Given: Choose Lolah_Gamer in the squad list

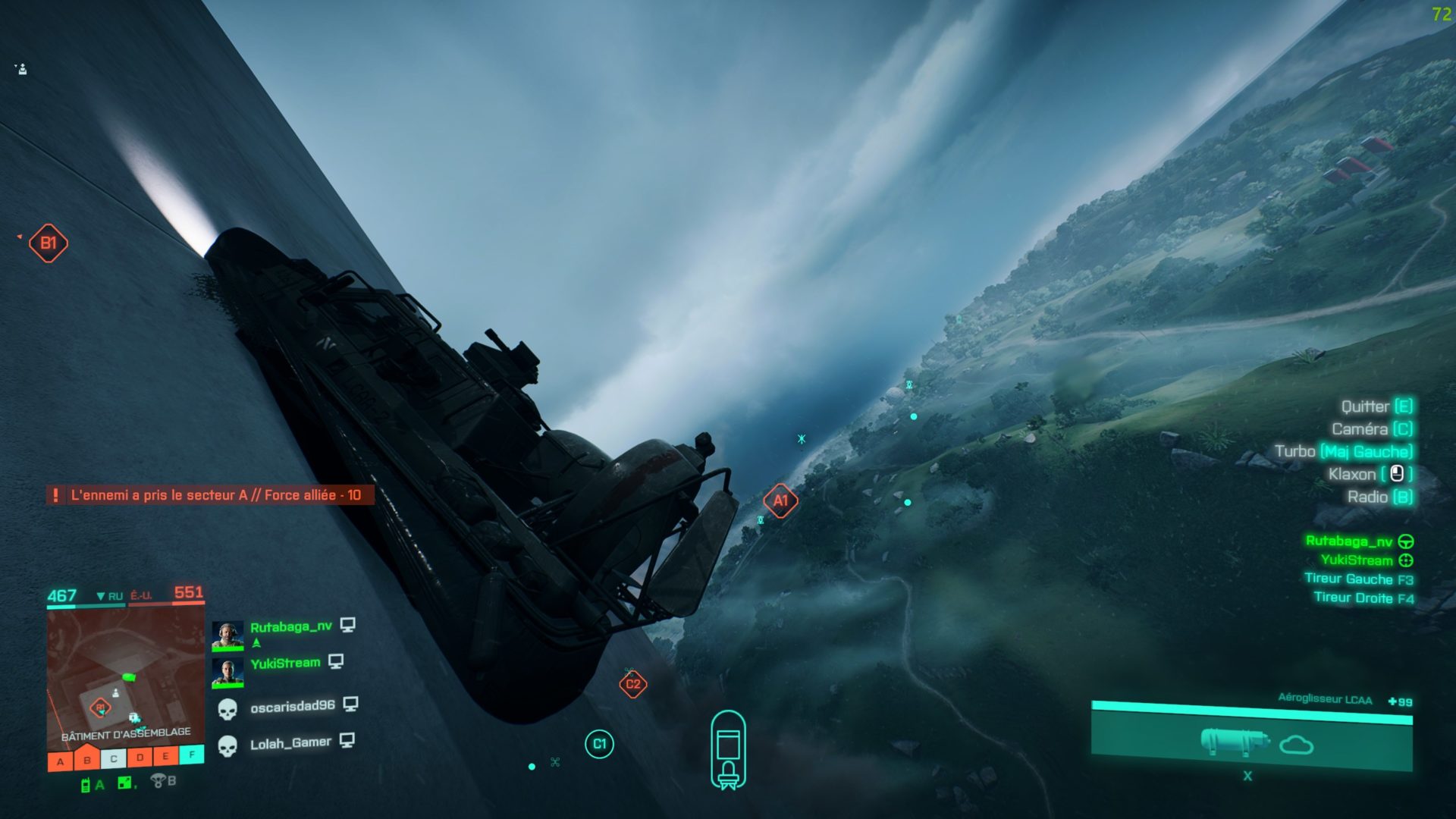Looking at the screenshot, I should pyautogui.click(x=290, y=744).
